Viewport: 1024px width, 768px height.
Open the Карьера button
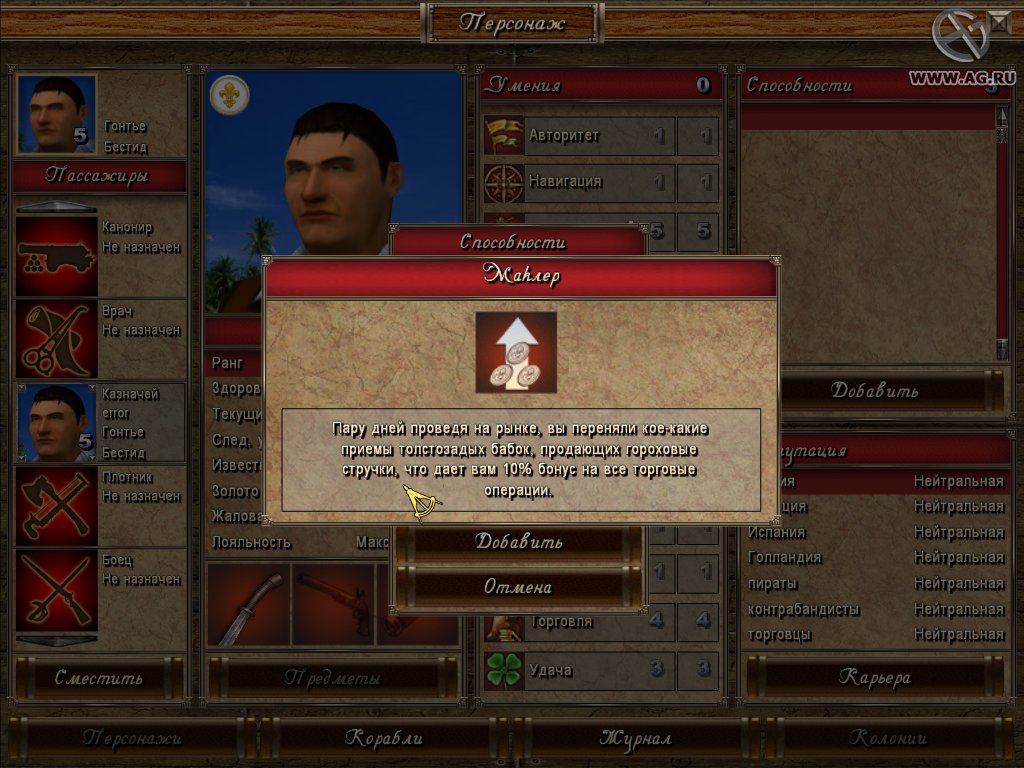[x=873, y=678]
